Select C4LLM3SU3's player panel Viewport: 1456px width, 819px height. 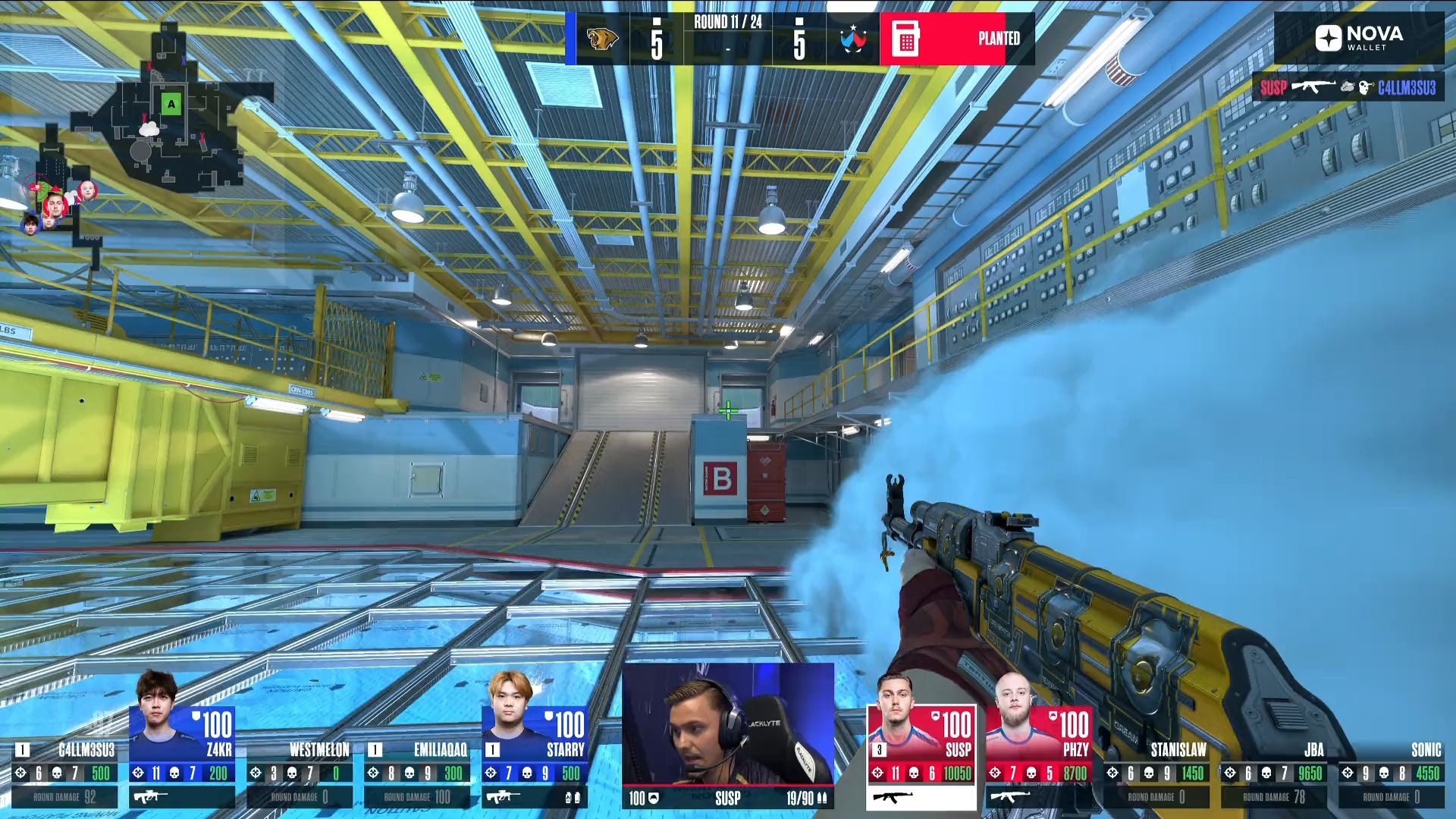tap(65, 773)
